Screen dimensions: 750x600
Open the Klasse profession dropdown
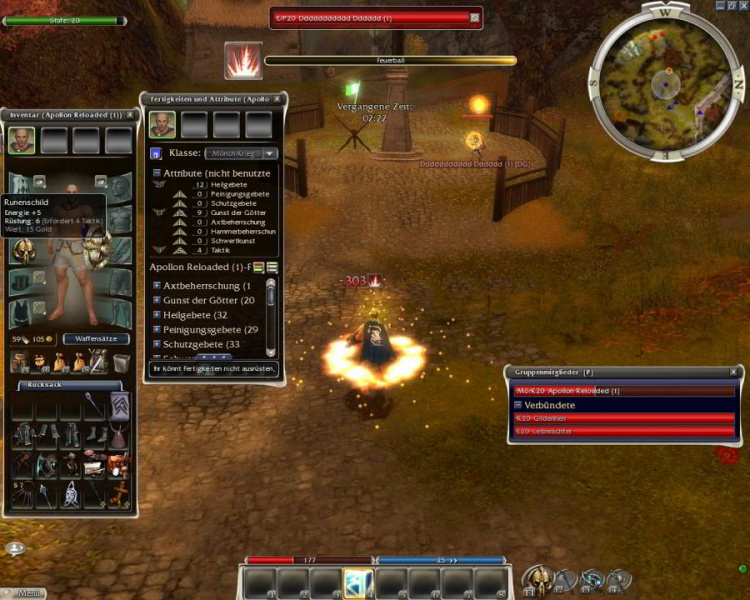270,153
